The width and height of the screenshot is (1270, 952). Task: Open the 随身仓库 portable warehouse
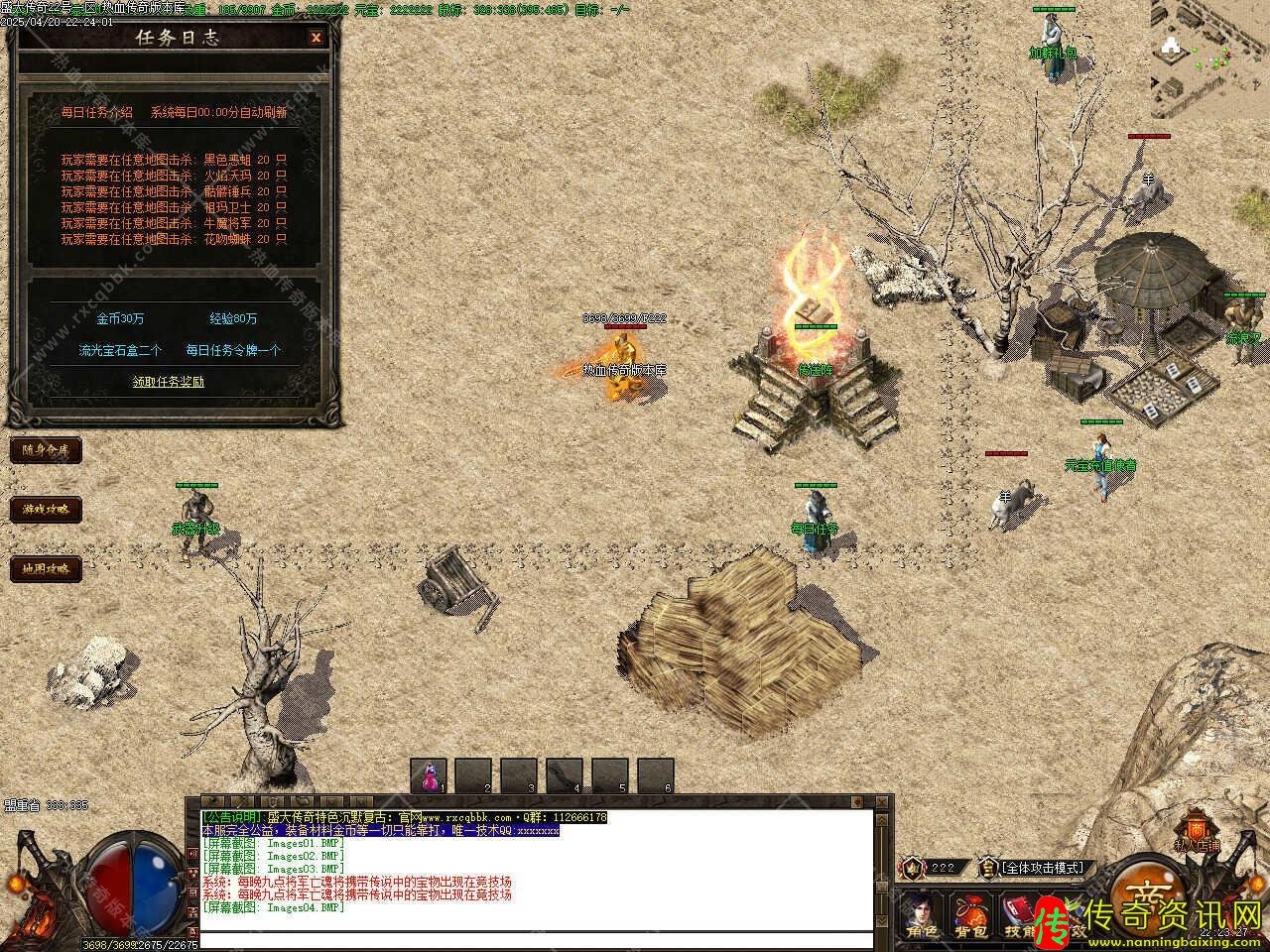click(x=46, y=450)
